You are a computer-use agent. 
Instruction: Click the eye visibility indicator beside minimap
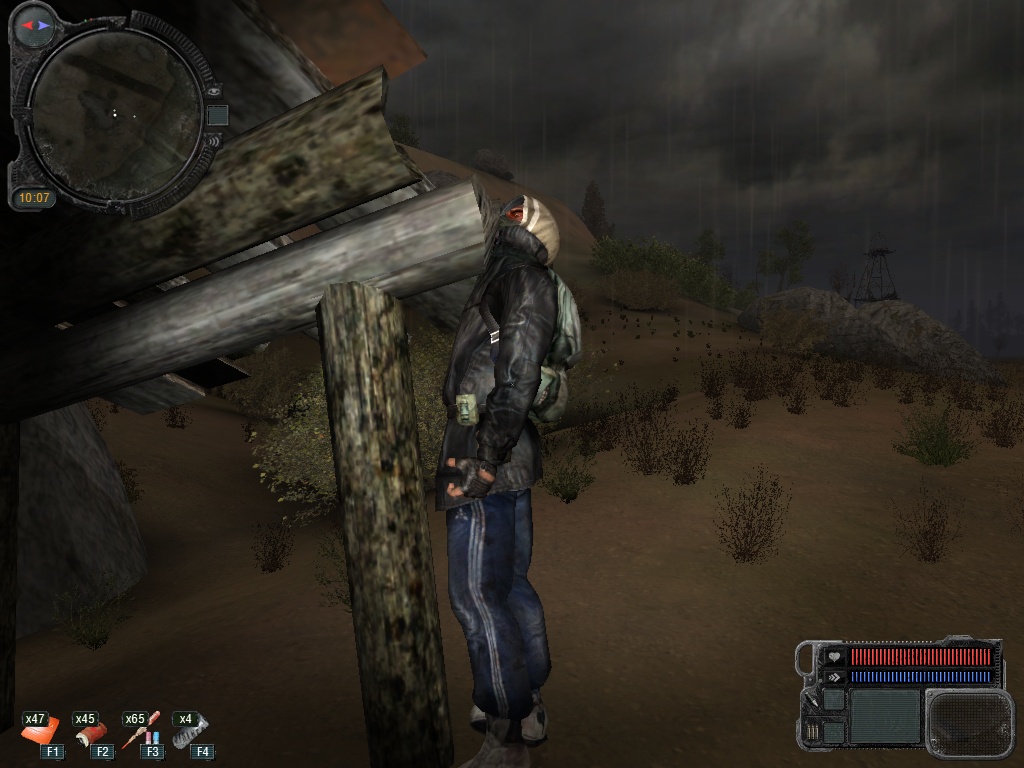click(213, 89)
